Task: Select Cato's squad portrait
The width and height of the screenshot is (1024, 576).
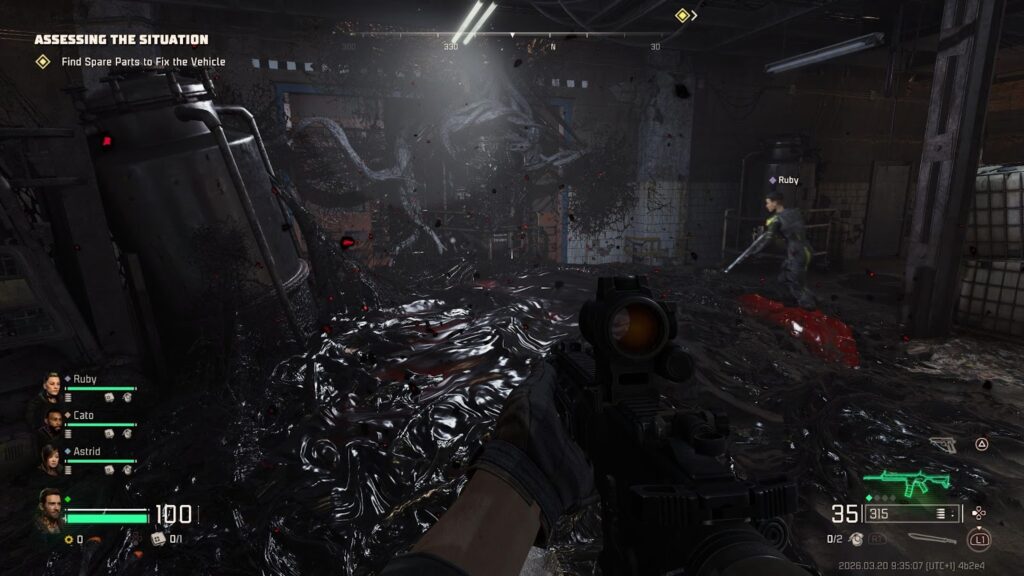Action: (51, 421)
